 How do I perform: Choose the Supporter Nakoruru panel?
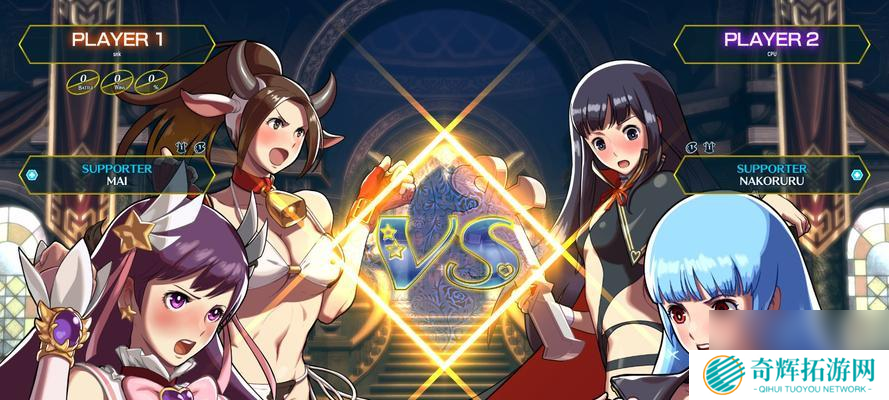771,175
